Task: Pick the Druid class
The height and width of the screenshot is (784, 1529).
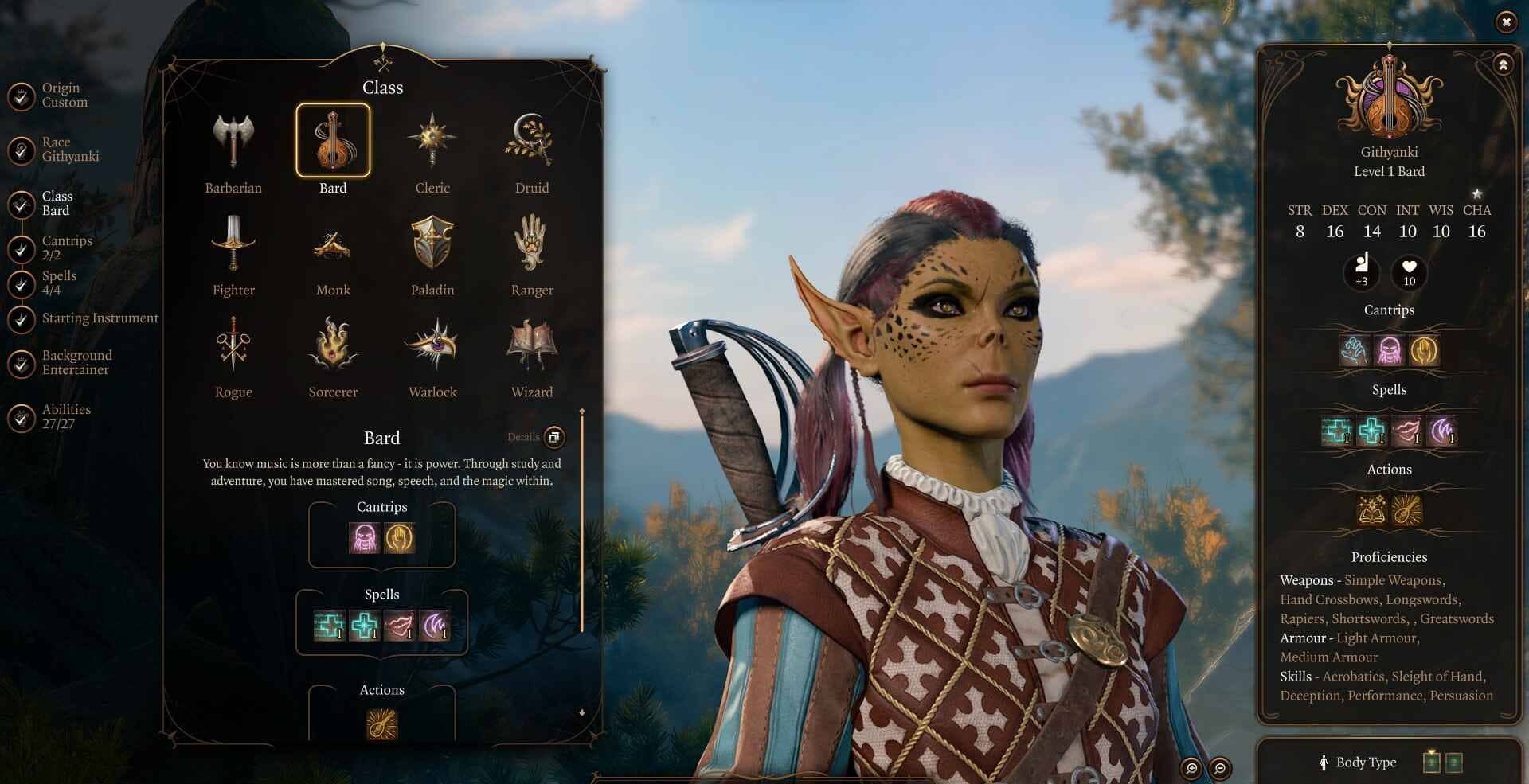Action: [532, 142]
